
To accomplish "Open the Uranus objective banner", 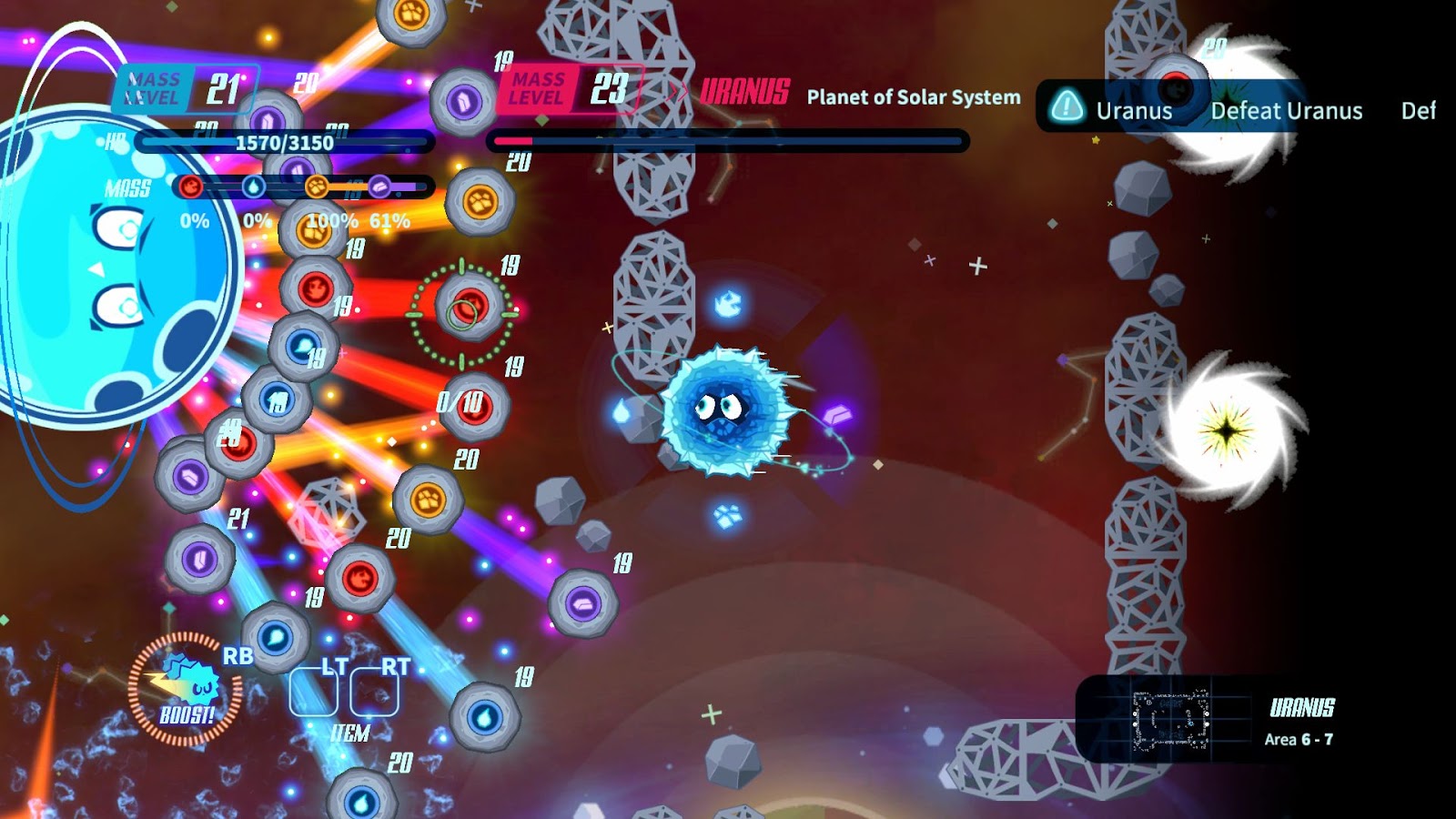I will click(1135, 112).
